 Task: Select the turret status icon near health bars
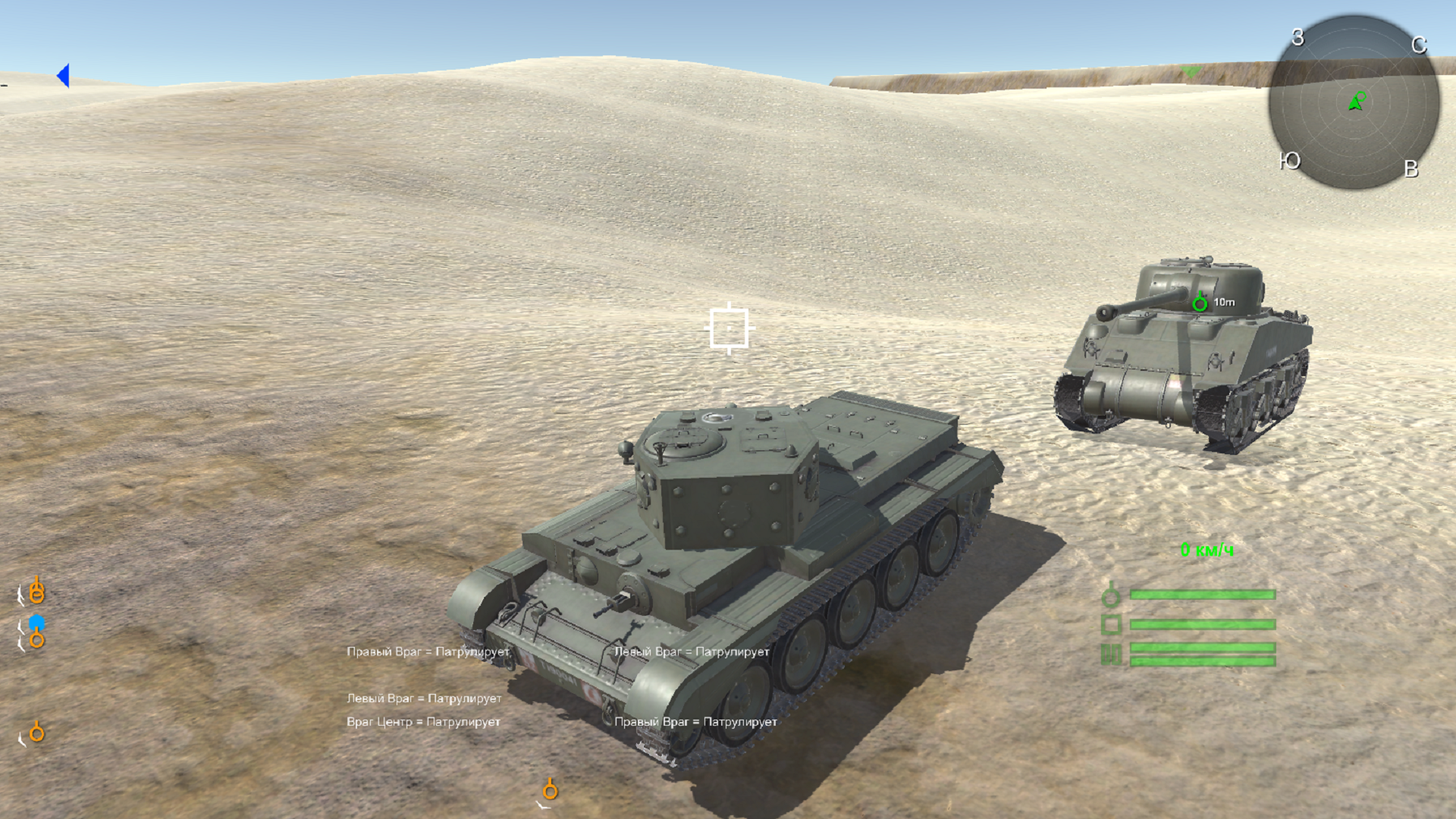coord(1110,595)
